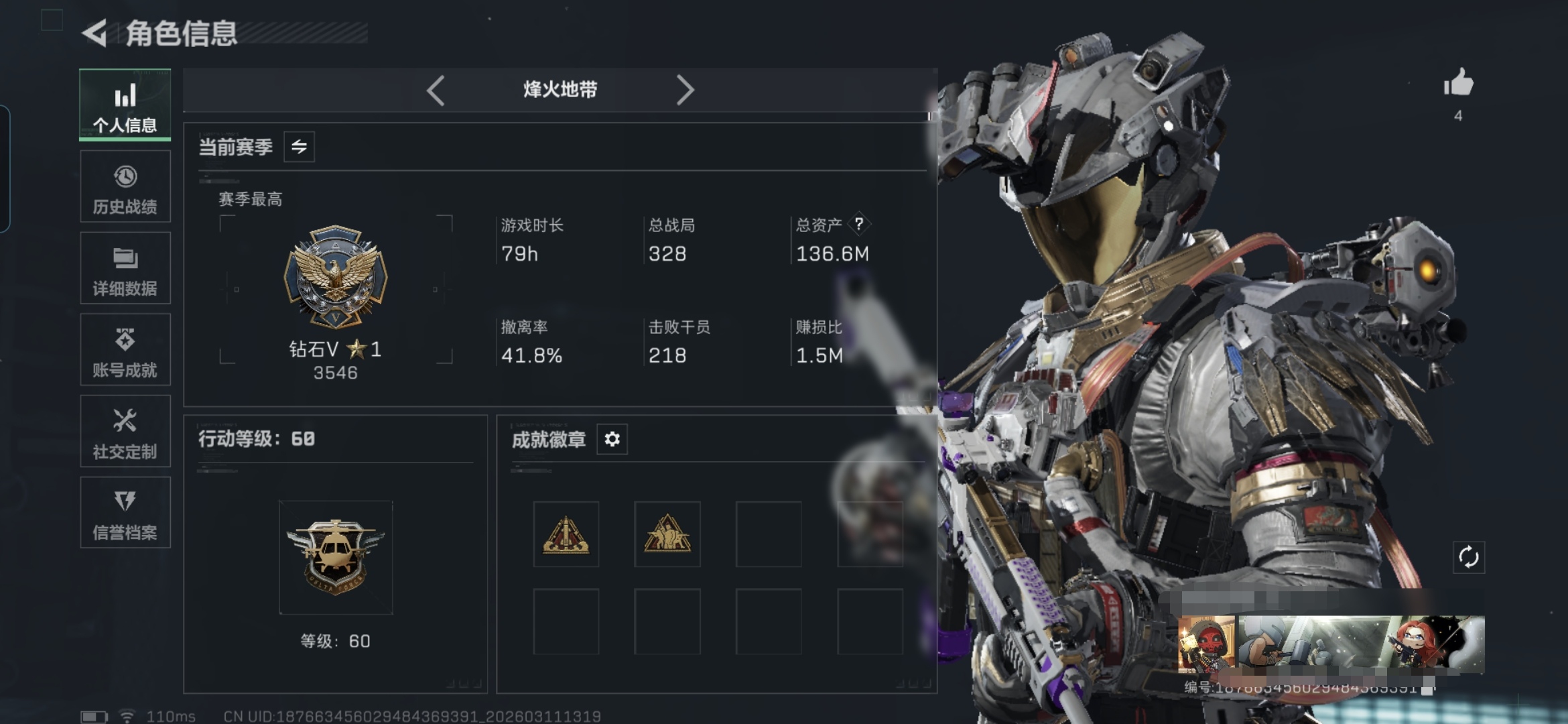Open 账号成就 tab
Screen dimensions: 1568x724
[125, 350]
